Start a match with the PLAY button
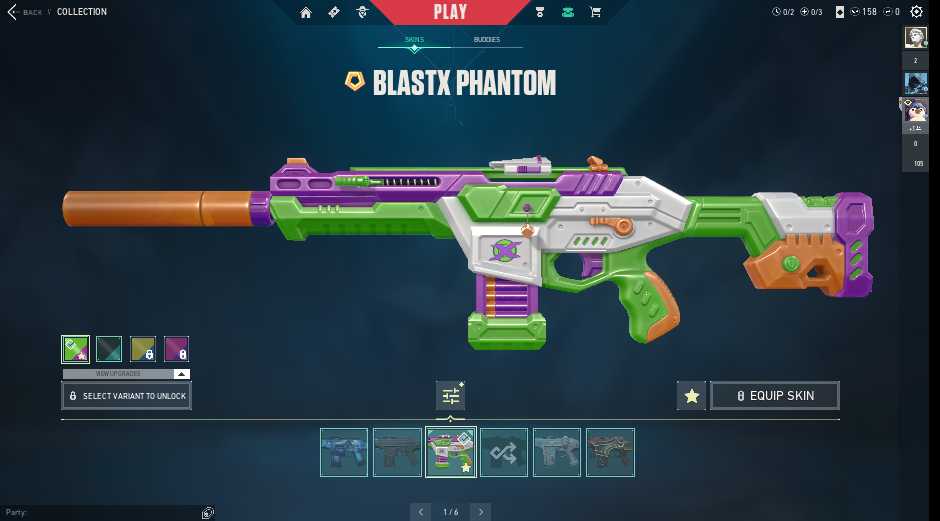This screenshot has height=521, width=940. point(450,12)
